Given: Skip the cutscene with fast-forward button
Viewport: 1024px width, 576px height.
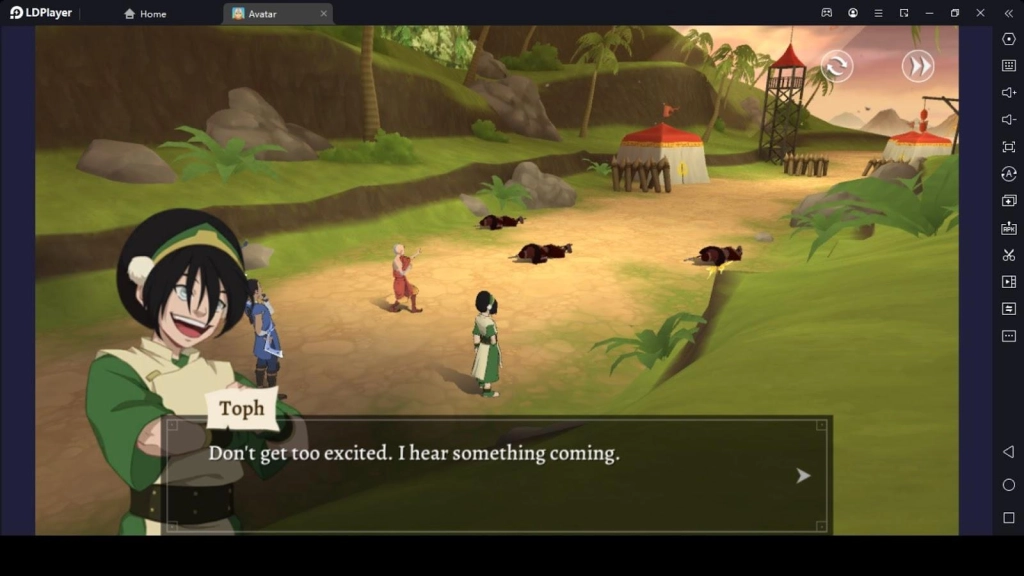Looking at the screenshot, I should pyautogui.click(x=917, y=66).
